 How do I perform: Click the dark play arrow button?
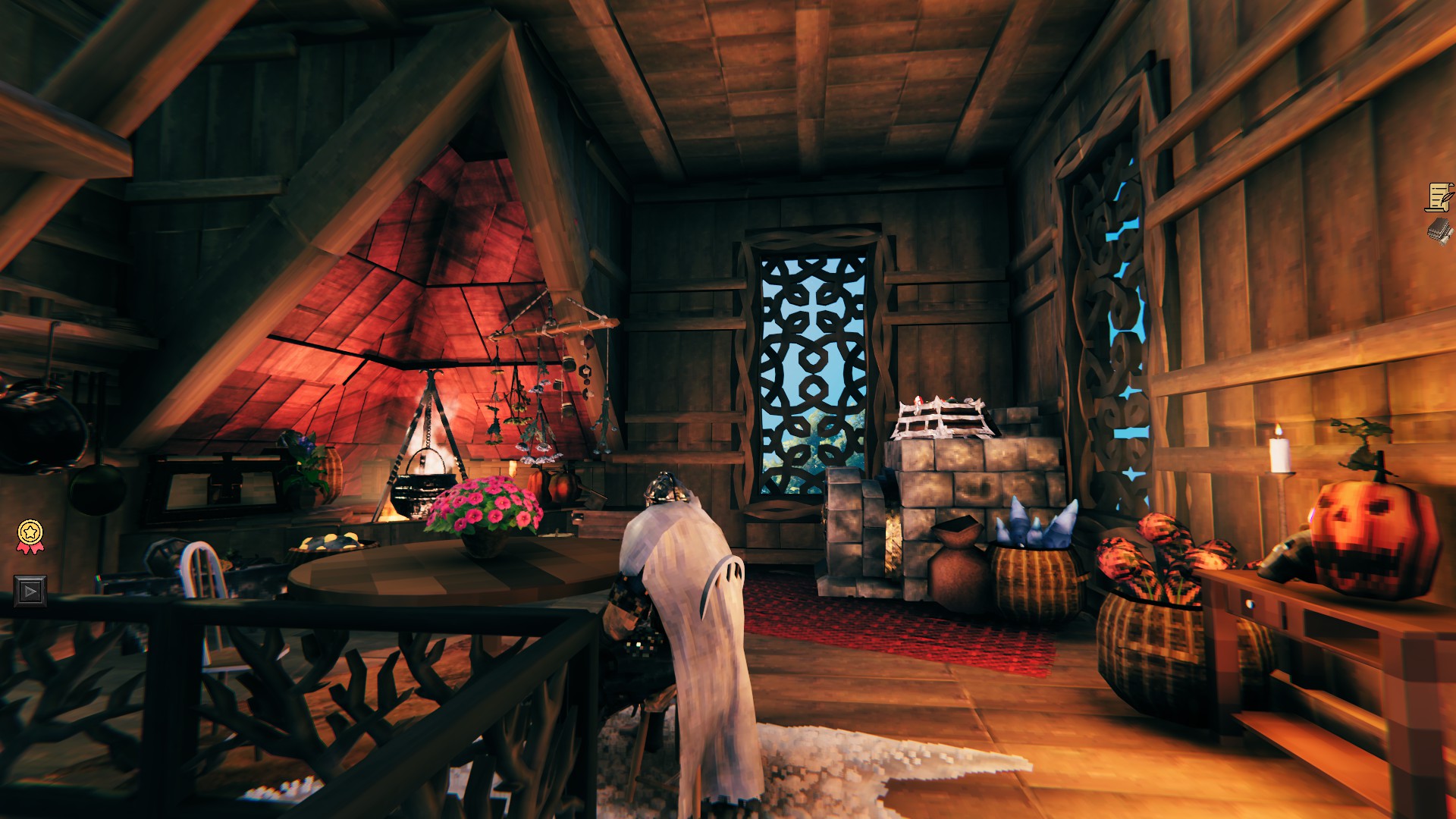pos(30,591)
